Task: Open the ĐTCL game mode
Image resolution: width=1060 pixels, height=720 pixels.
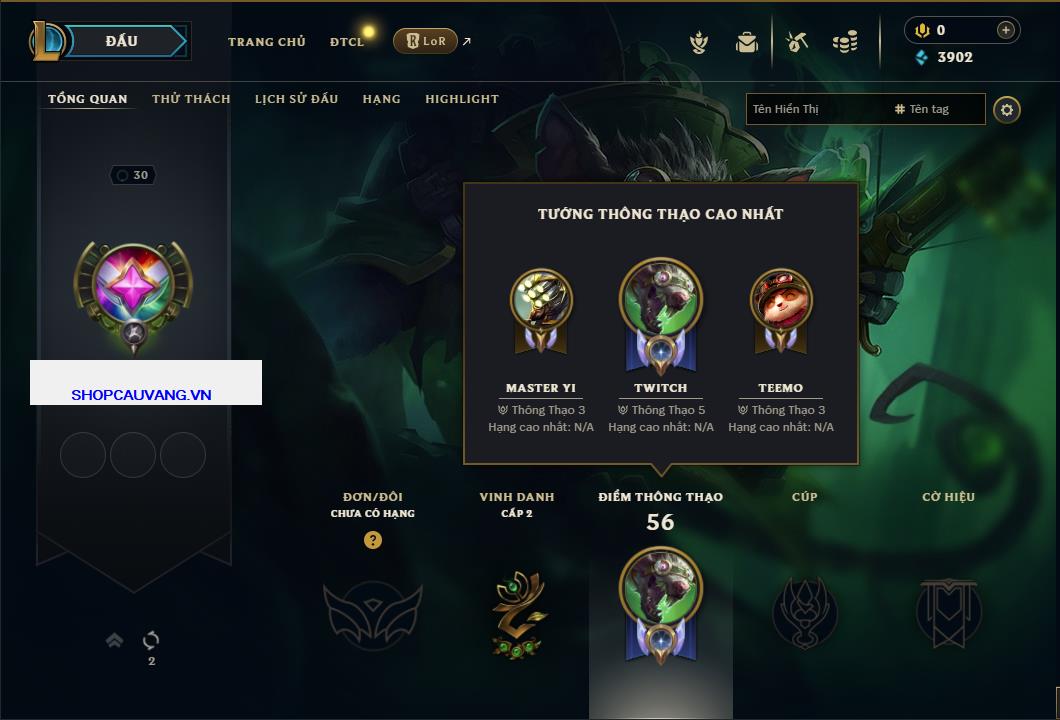Action: pos(347,42)
